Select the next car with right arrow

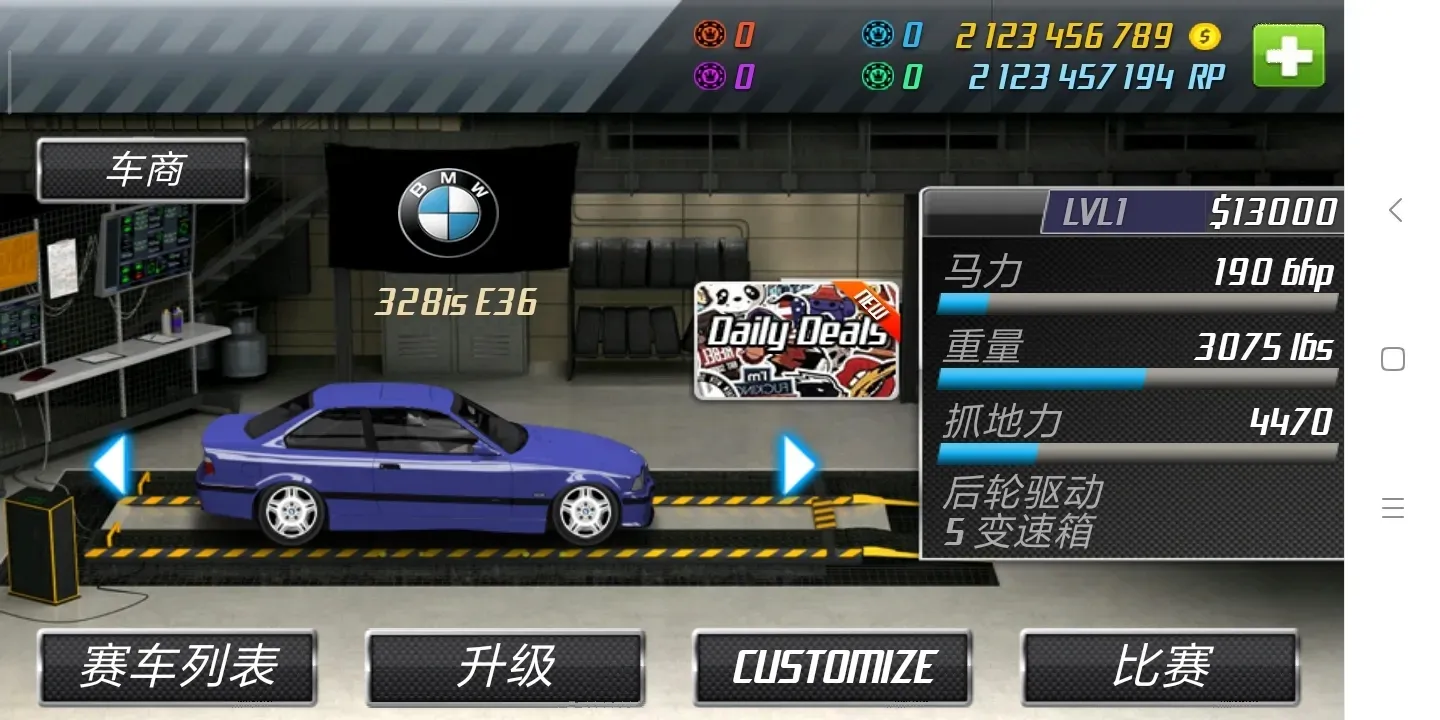click(x=793, y=463)
